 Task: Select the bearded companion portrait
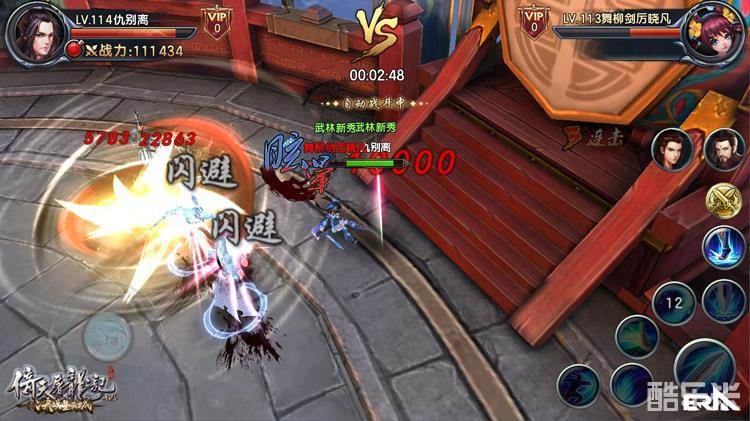pos(723,150)
